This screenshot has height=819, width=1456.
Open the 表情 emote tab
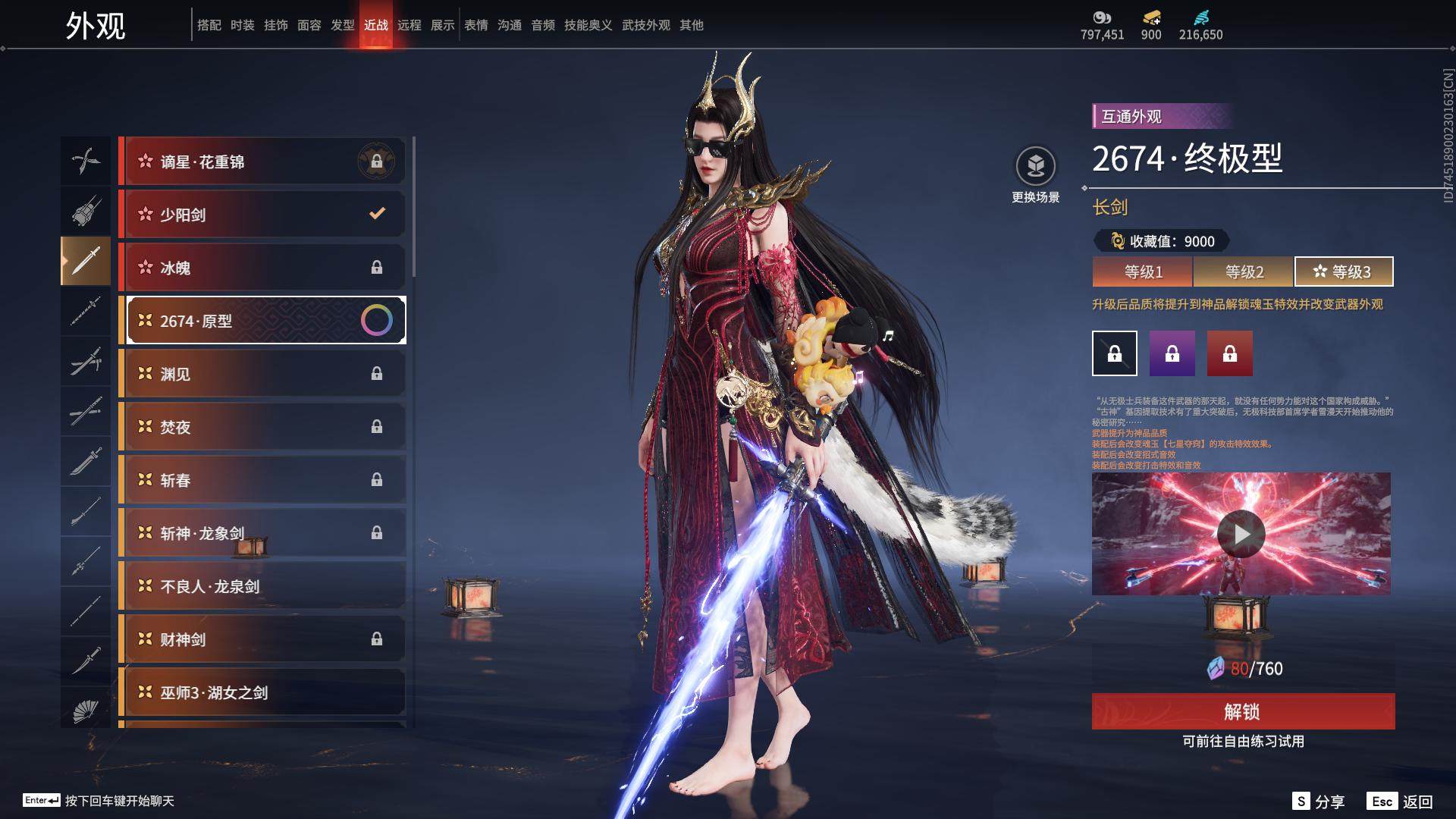[476, 25]
